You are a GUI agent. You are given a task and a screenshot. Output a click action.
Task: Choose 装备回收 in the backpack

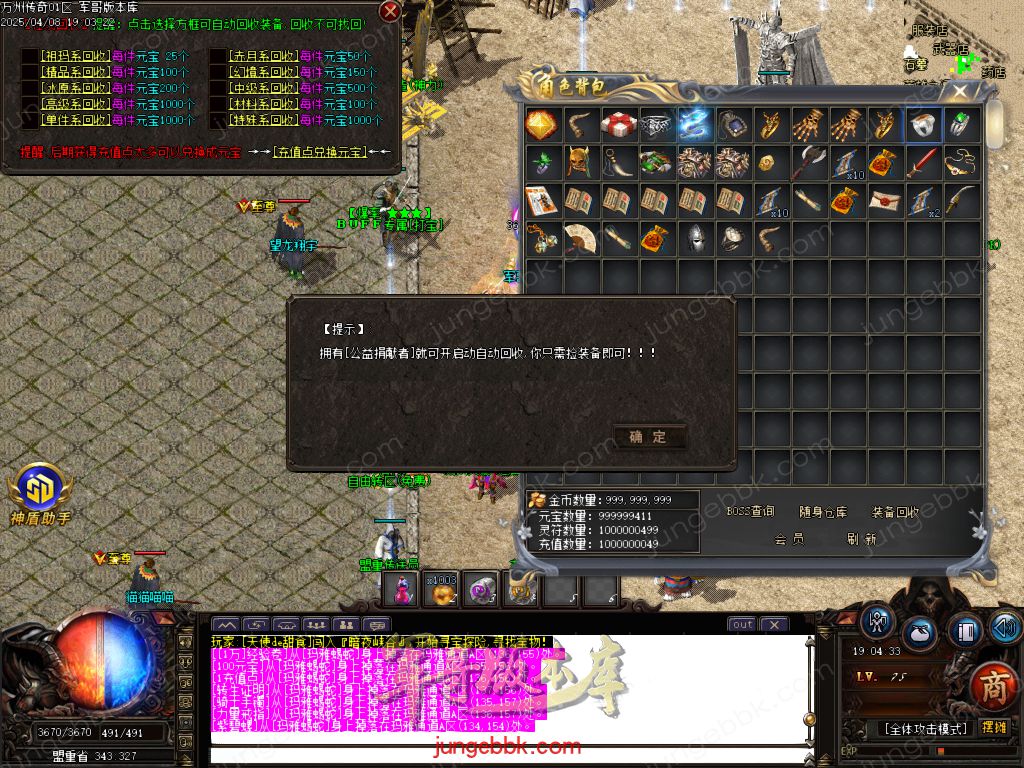tap(895, 512)
